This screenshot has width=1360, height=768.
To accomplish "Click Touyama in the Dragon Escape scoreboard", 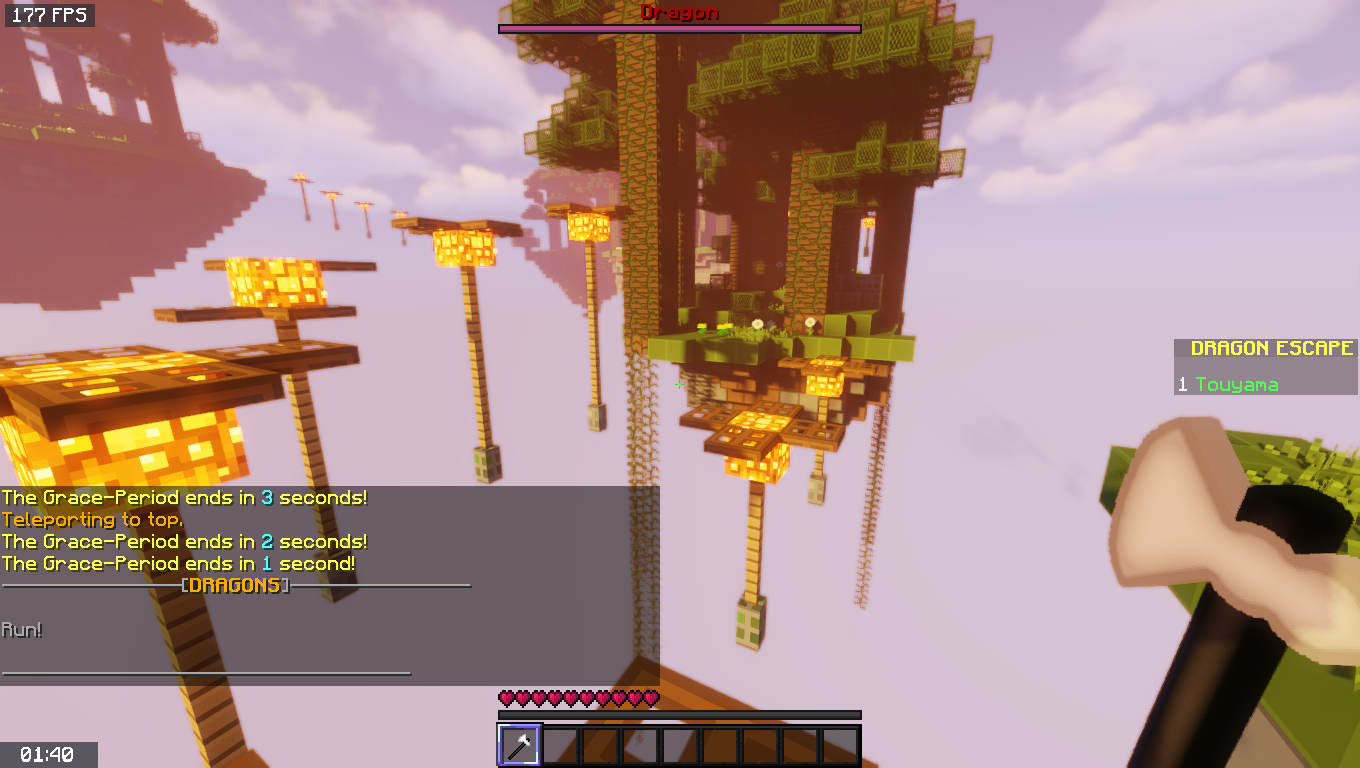I will 1236,384.
